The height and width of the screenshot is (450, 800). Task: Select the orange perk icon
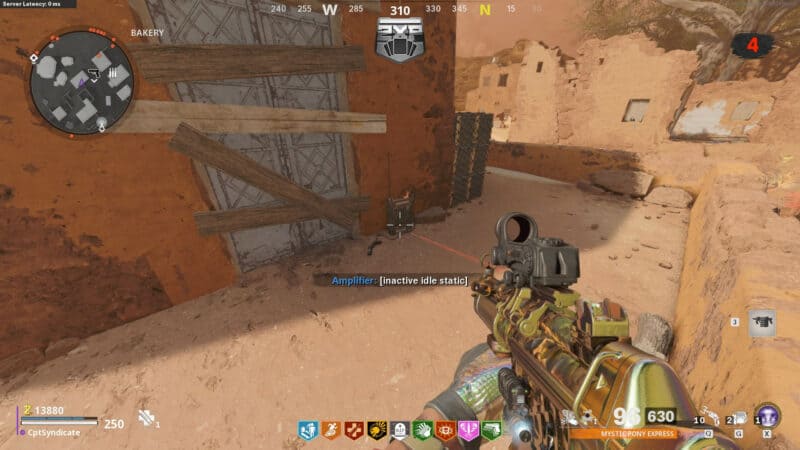point(331,430)
